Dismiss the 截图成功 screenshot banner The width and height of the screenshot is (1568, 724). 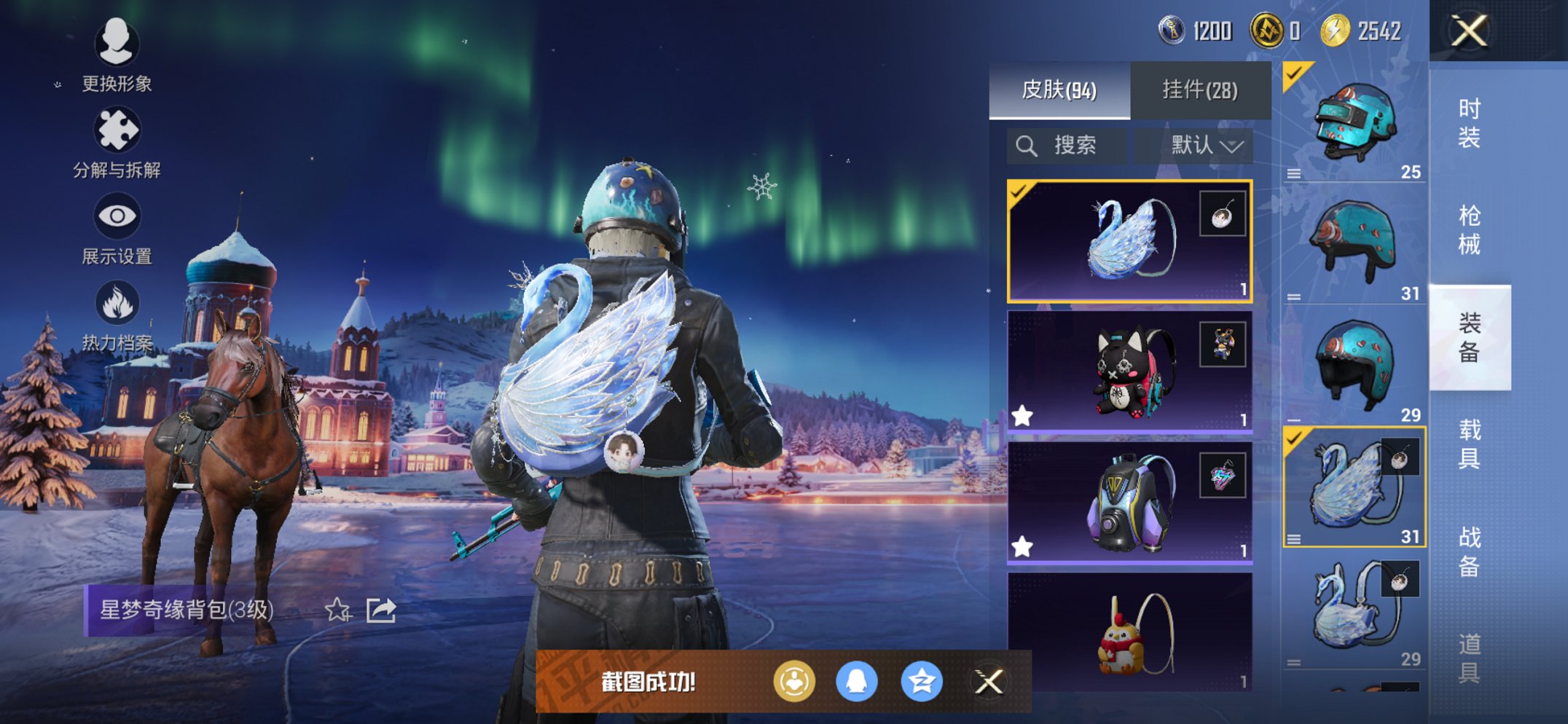989,682
